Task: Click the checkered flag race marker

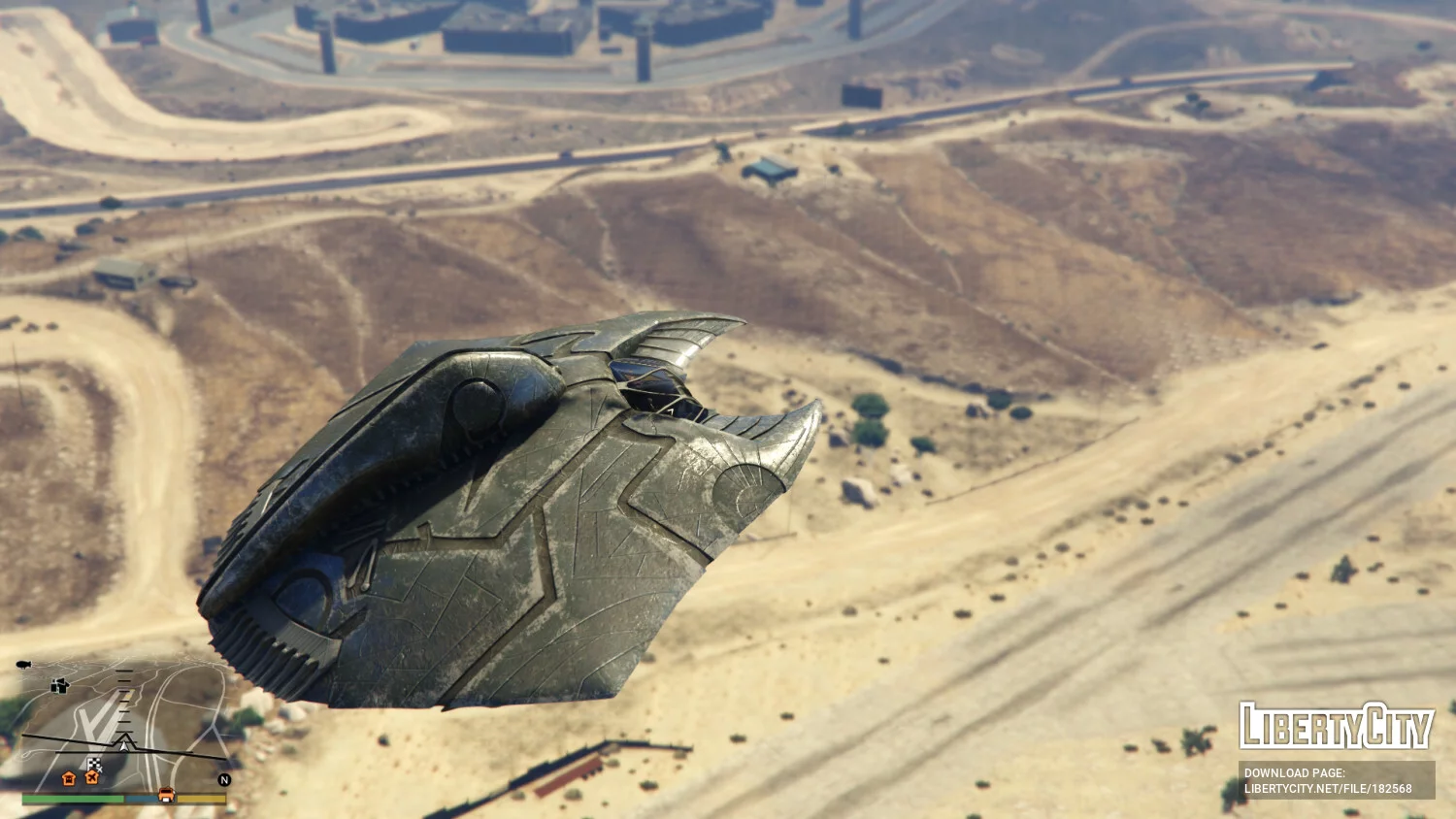Action: pos(94,765)
